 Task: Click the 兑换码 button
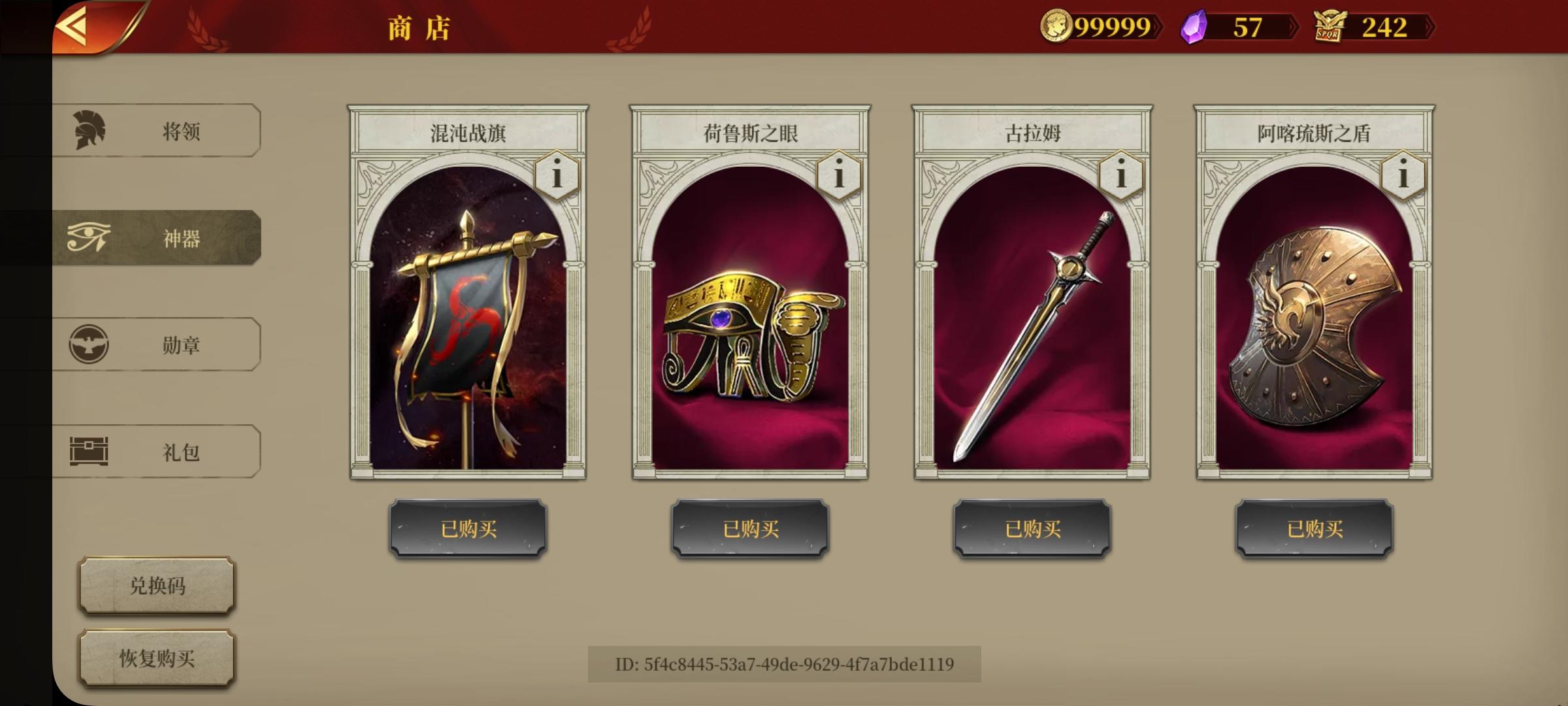155,586
